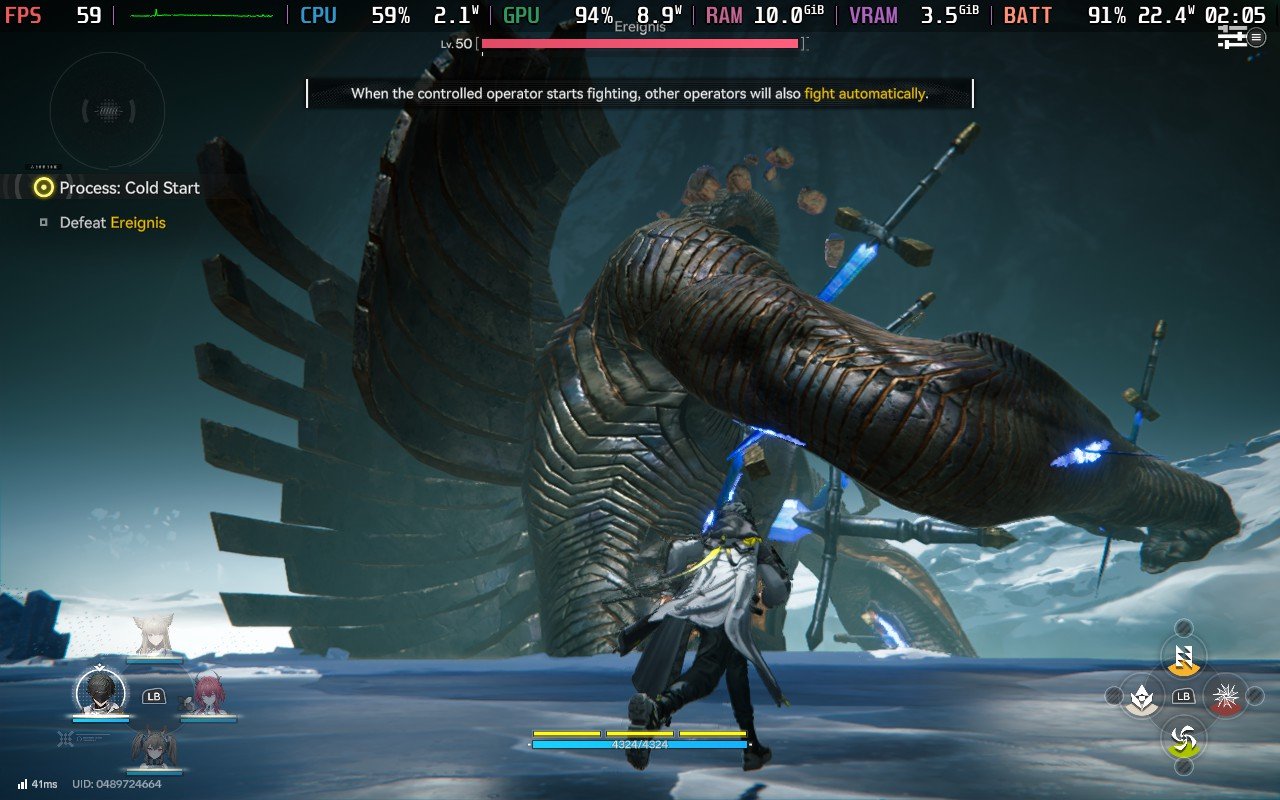
Task: Open the Process: Cold Start mission tracker
Action: 129,188
